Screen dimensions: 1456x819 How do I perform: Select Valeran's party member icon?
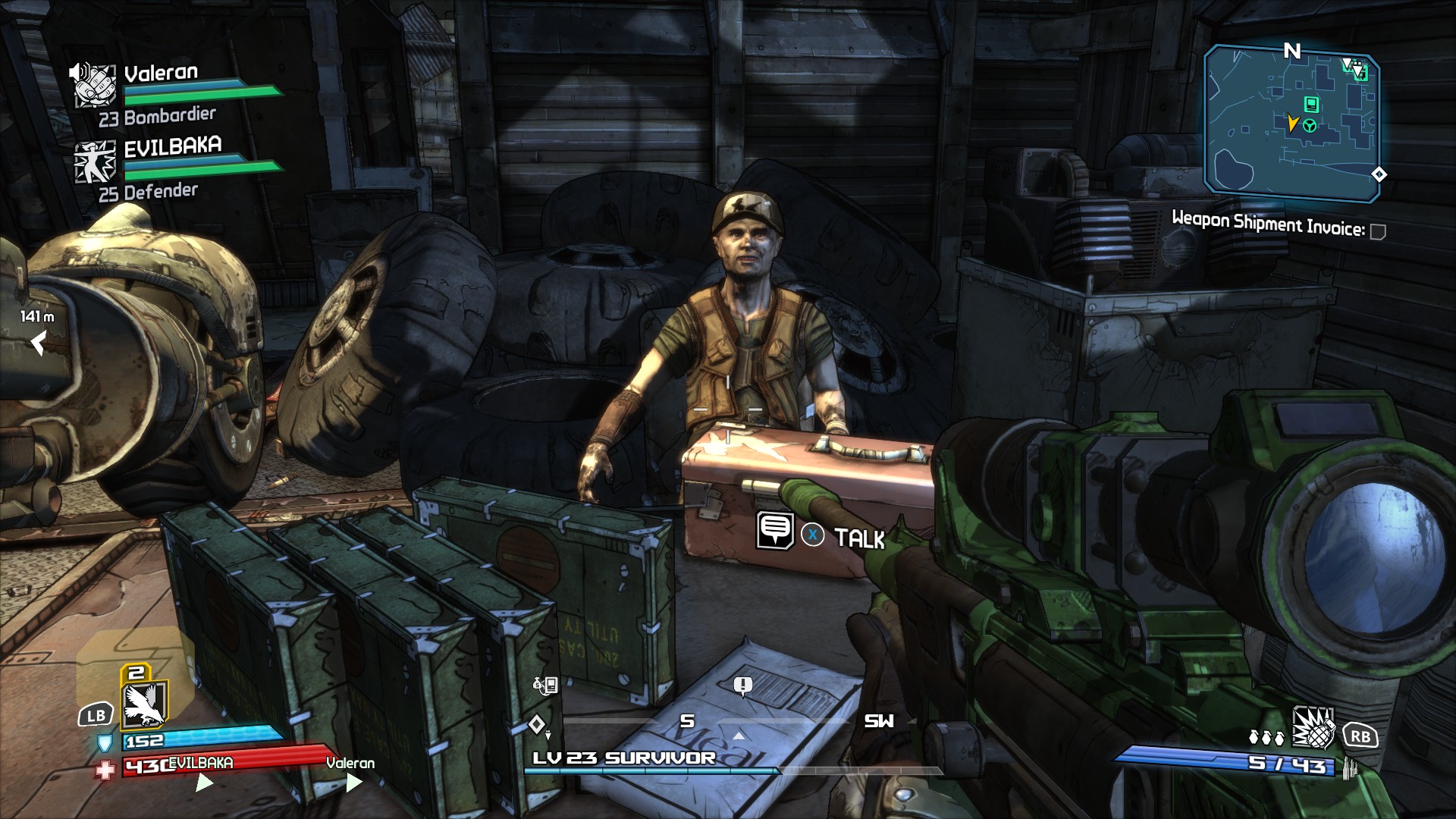coord(96,86)
